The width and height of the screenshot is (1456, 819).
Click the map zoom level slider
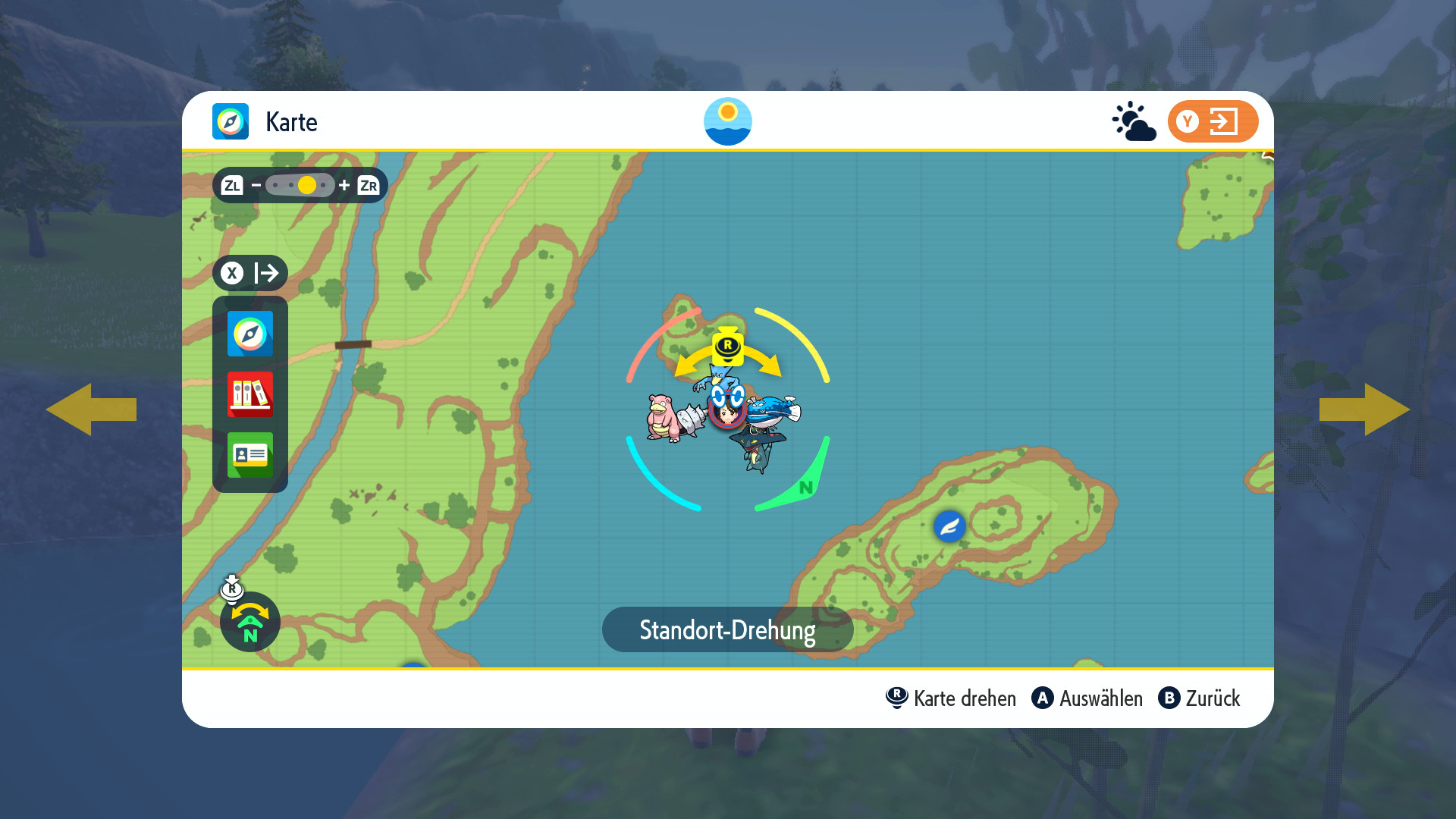click(x=300, y=185)
